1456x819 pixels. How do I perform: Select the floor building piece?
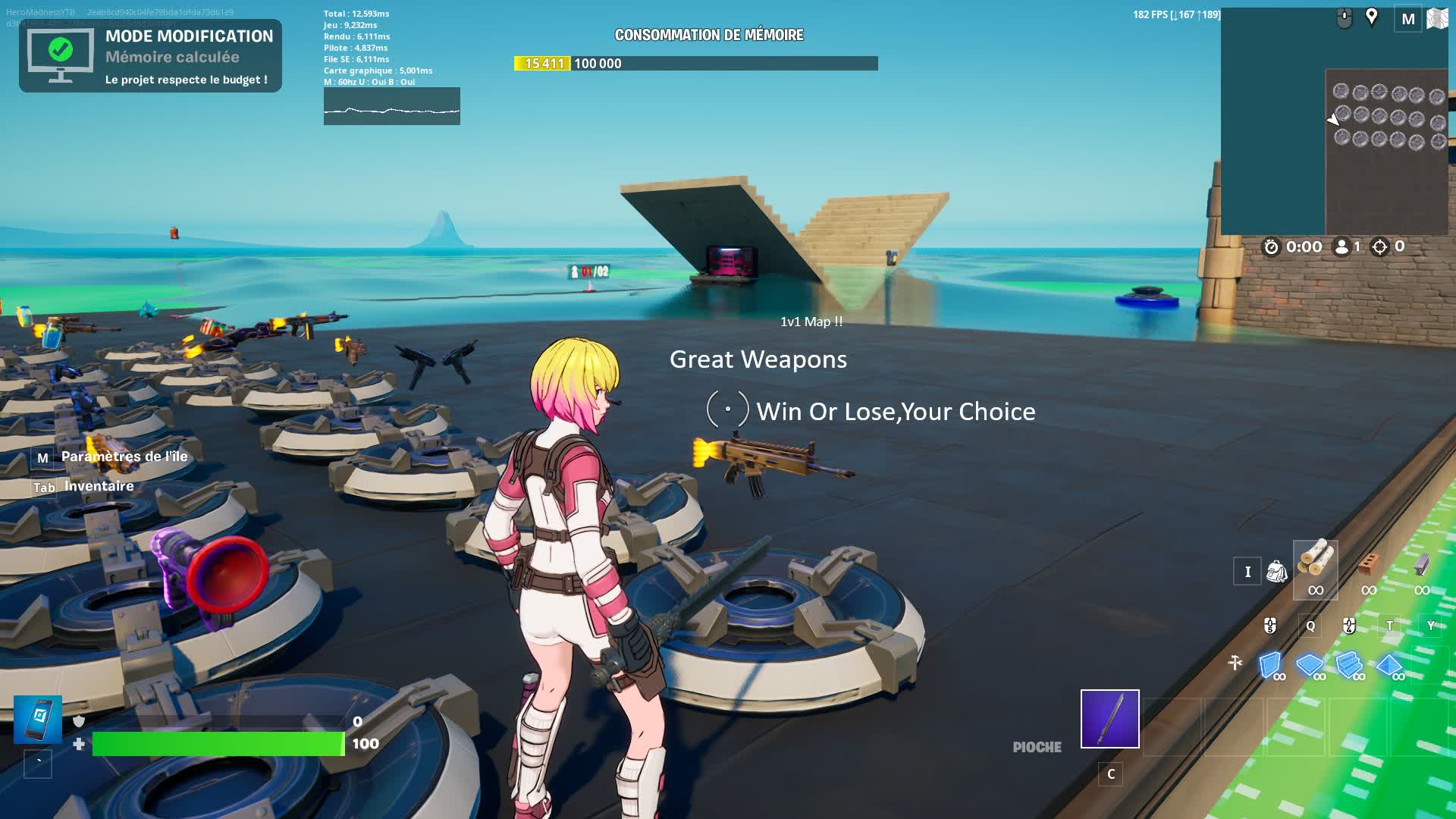pos(1310,665)
